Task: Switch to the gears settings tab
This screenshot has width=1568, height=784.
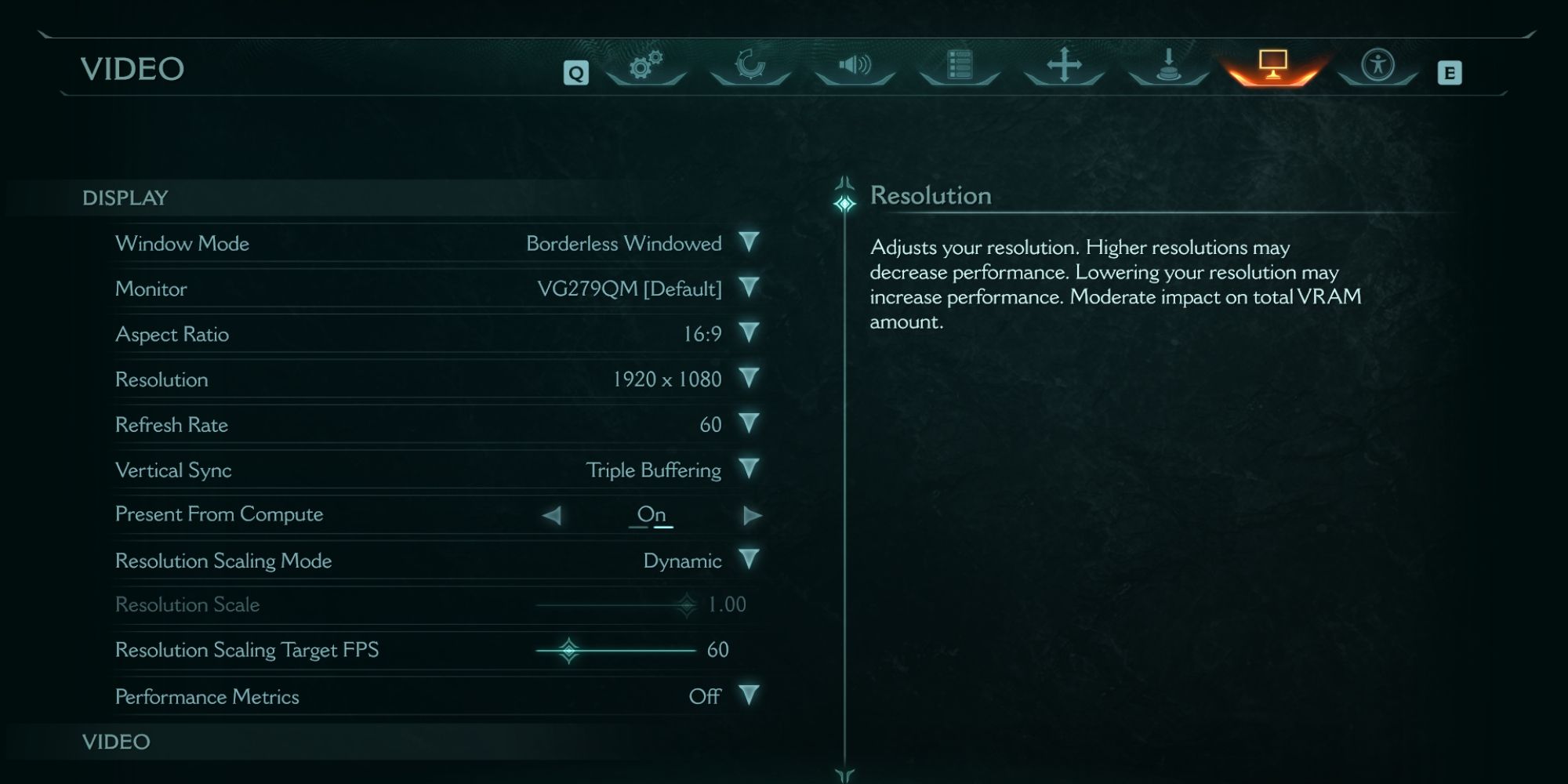Action: 646,65
